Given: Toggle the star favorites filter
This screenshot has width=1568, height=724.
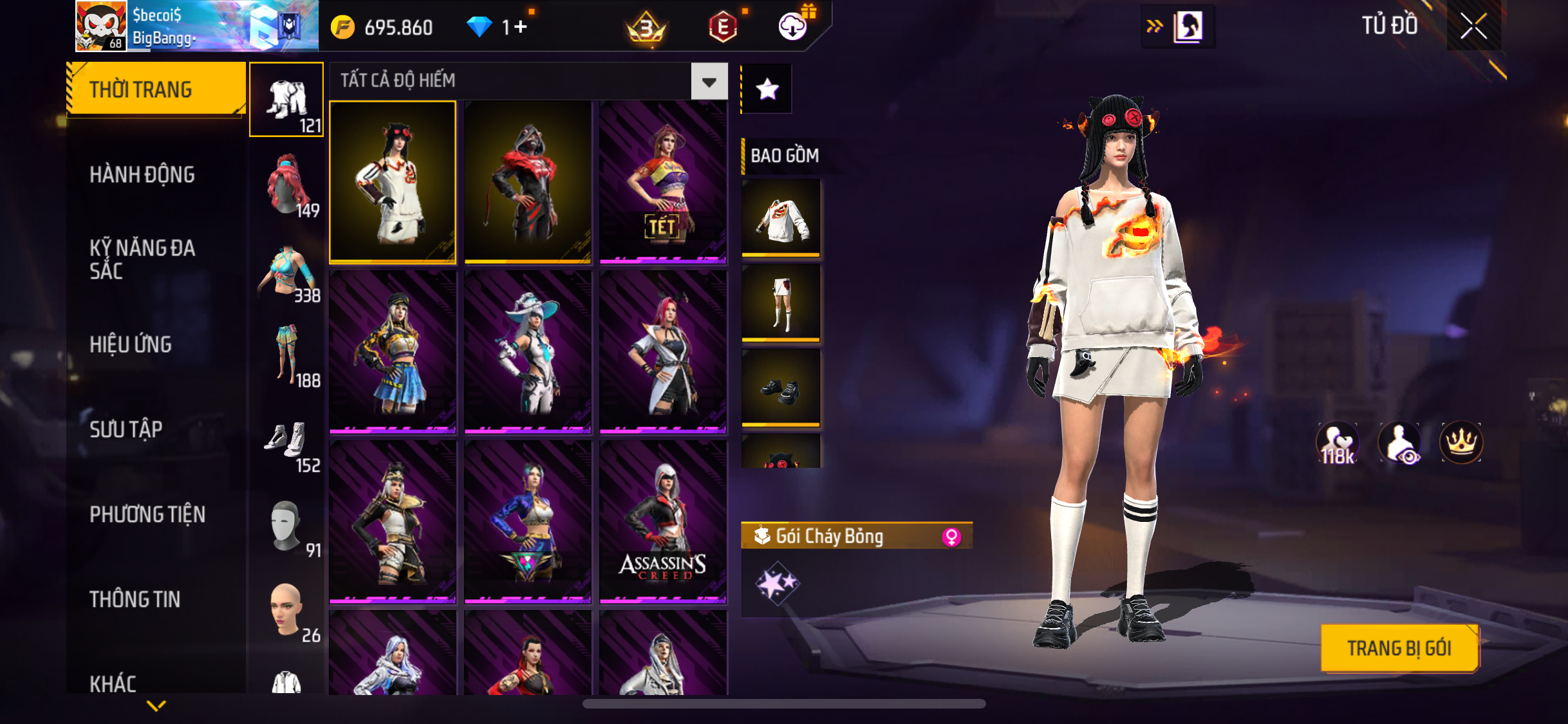Looking at the screenshot, I should 767,89.
